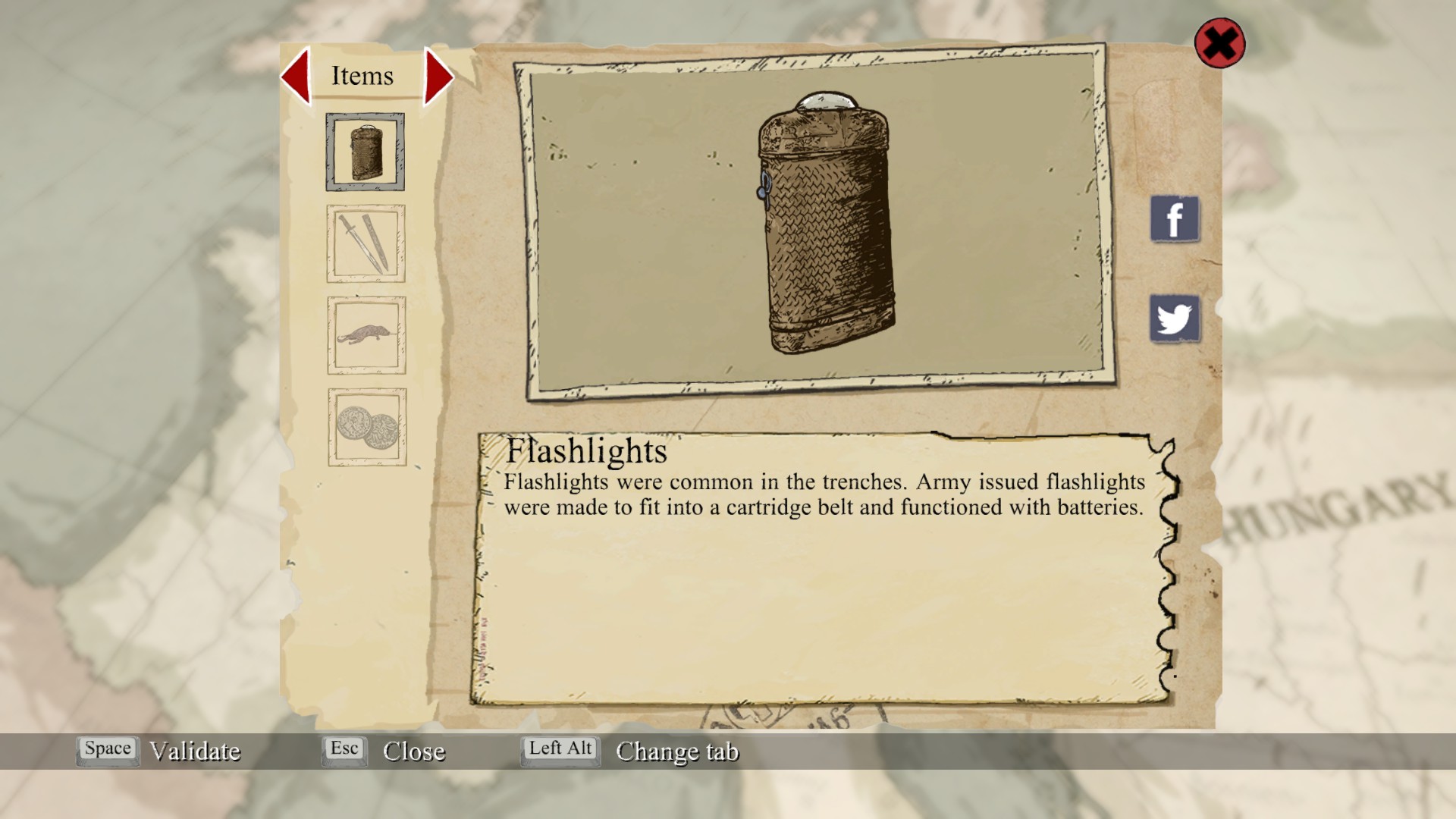This screenshot has width=1456, height=819.
Task: Close the items panel with the red X
Action: (x=1219, y=43)
